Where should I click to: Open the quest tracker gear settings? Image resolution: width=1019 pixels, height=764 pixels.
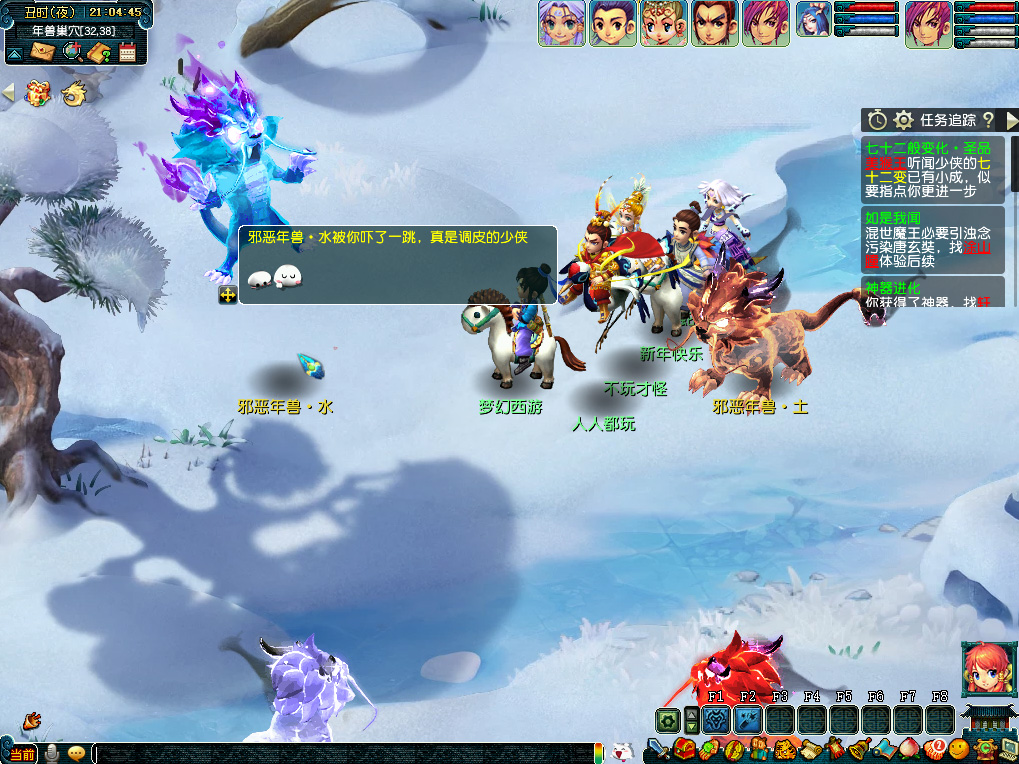(904, 120)
